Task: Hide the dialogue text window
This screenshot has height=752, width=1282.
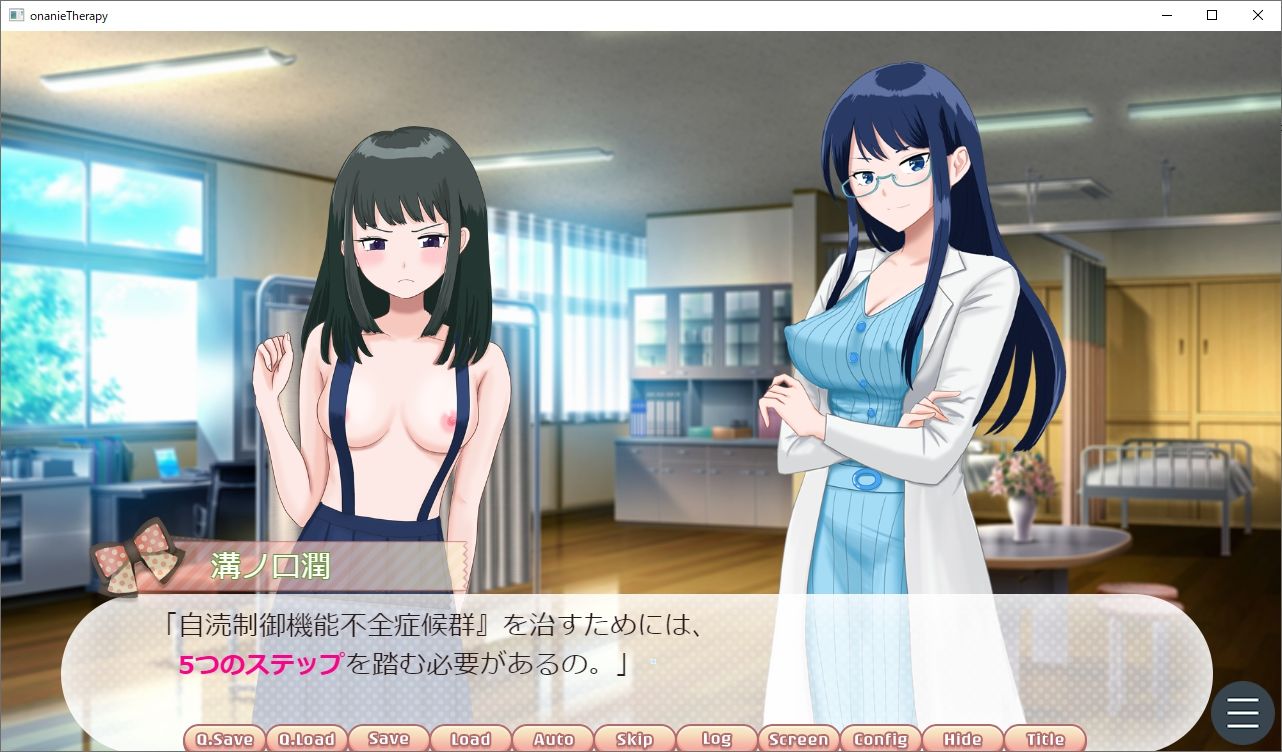Action: point(962,738)
